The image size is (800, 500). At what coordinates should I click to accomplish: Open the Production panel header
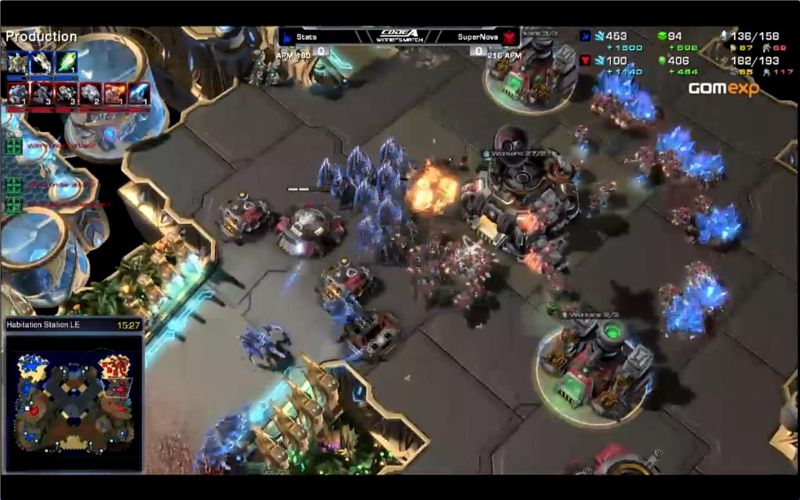pos(41,37)
